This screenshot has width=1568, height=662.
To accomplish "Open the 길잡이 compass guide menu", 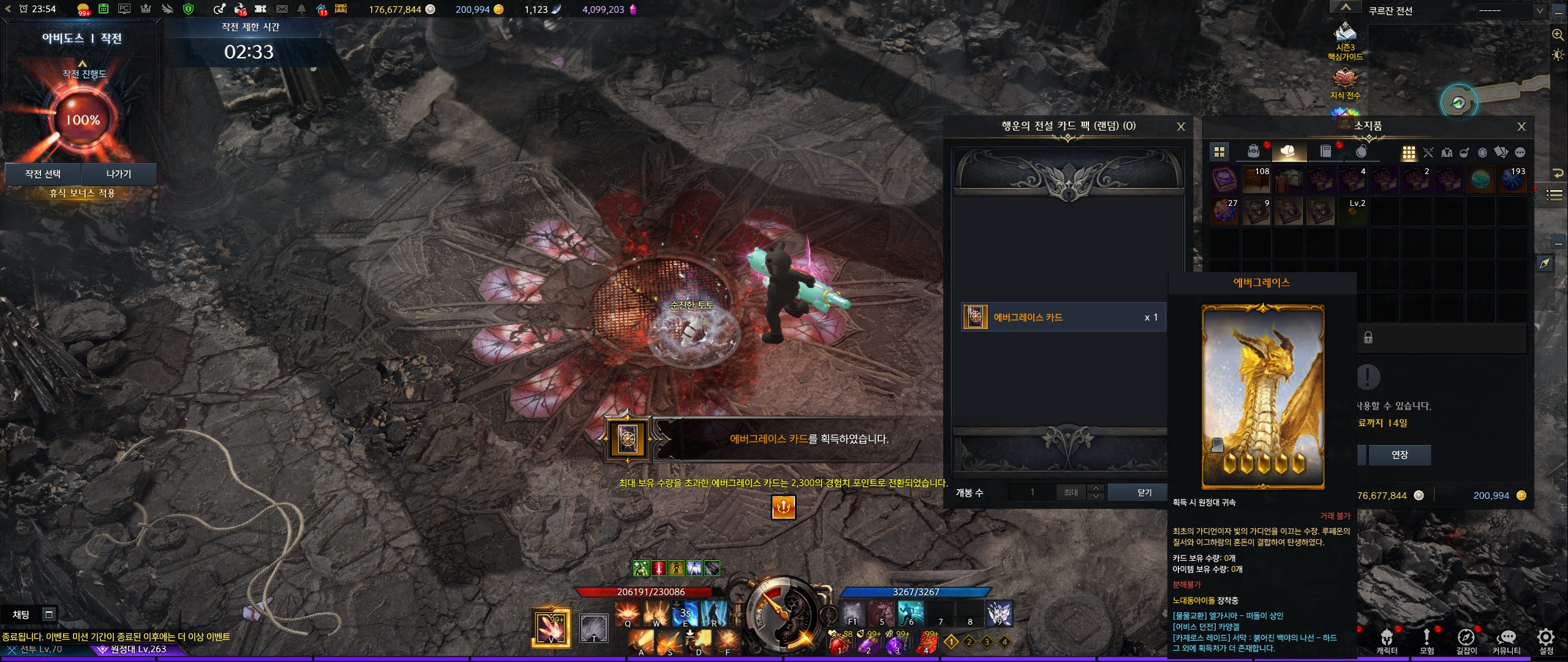I will pos(1466,639).
